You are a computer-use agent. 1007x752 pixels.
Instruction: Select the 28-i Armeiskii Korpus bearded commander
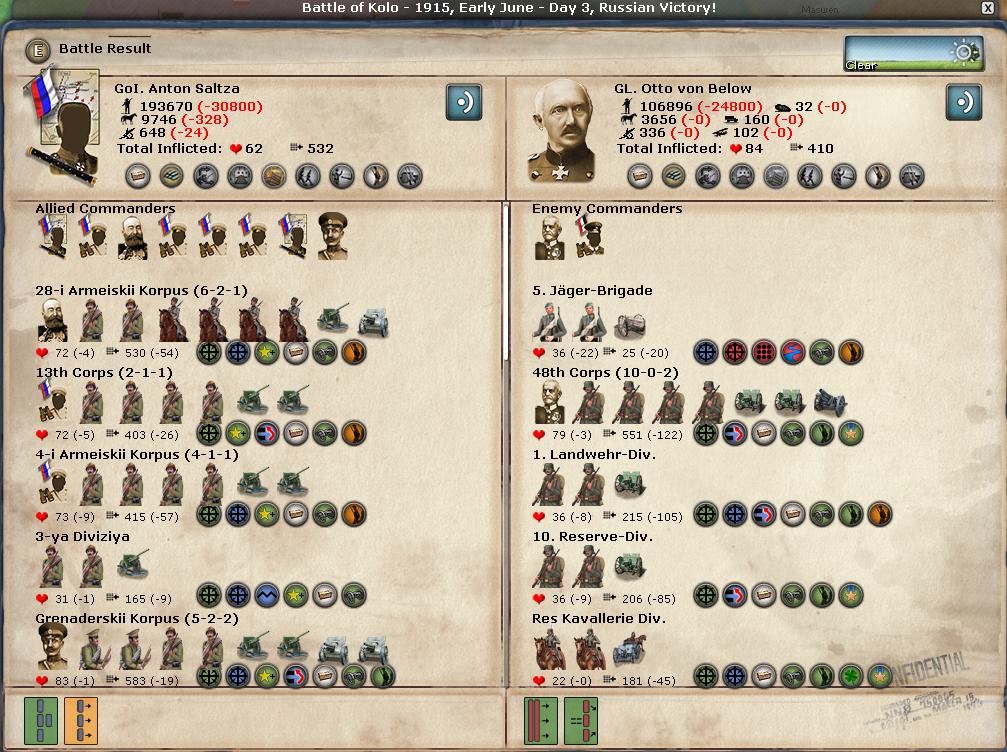tap(52, 320)
